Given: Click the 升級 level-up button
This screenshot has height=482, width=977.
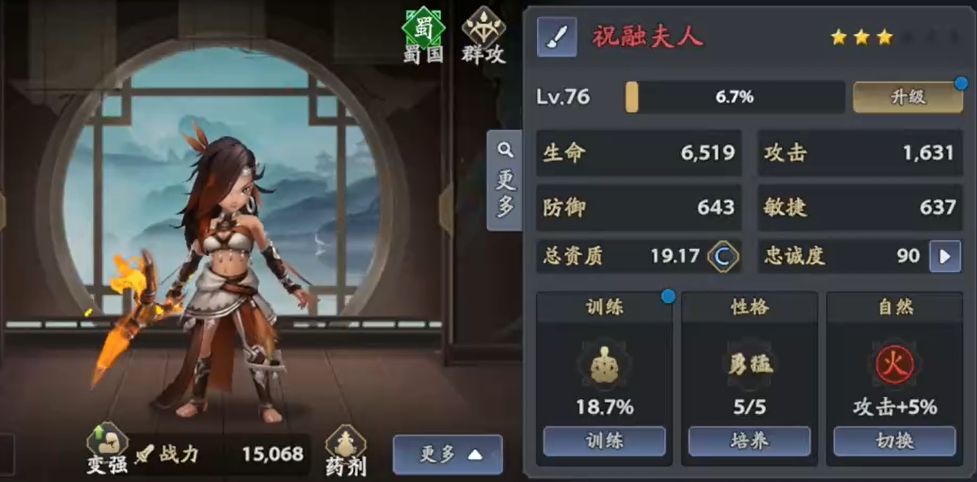Looking at the screenshot, I should tap(908, 97).
